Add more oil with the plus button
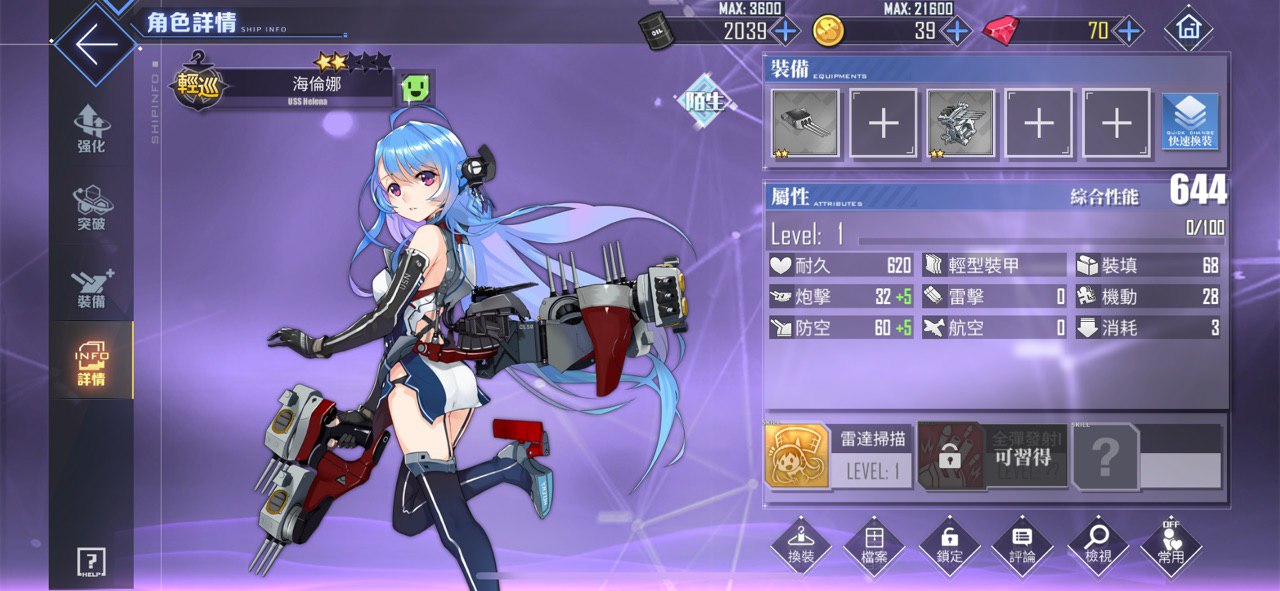Image resolution: width=1280 pixels, height=591 pixels. 785,31
